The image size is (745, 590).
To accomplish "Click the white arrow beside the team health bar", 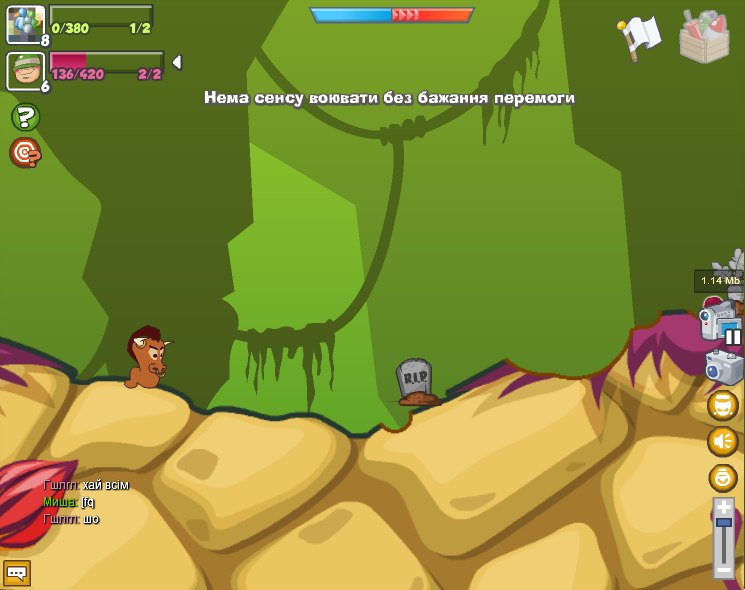I will pyautogui.click(x=177, y=62).
